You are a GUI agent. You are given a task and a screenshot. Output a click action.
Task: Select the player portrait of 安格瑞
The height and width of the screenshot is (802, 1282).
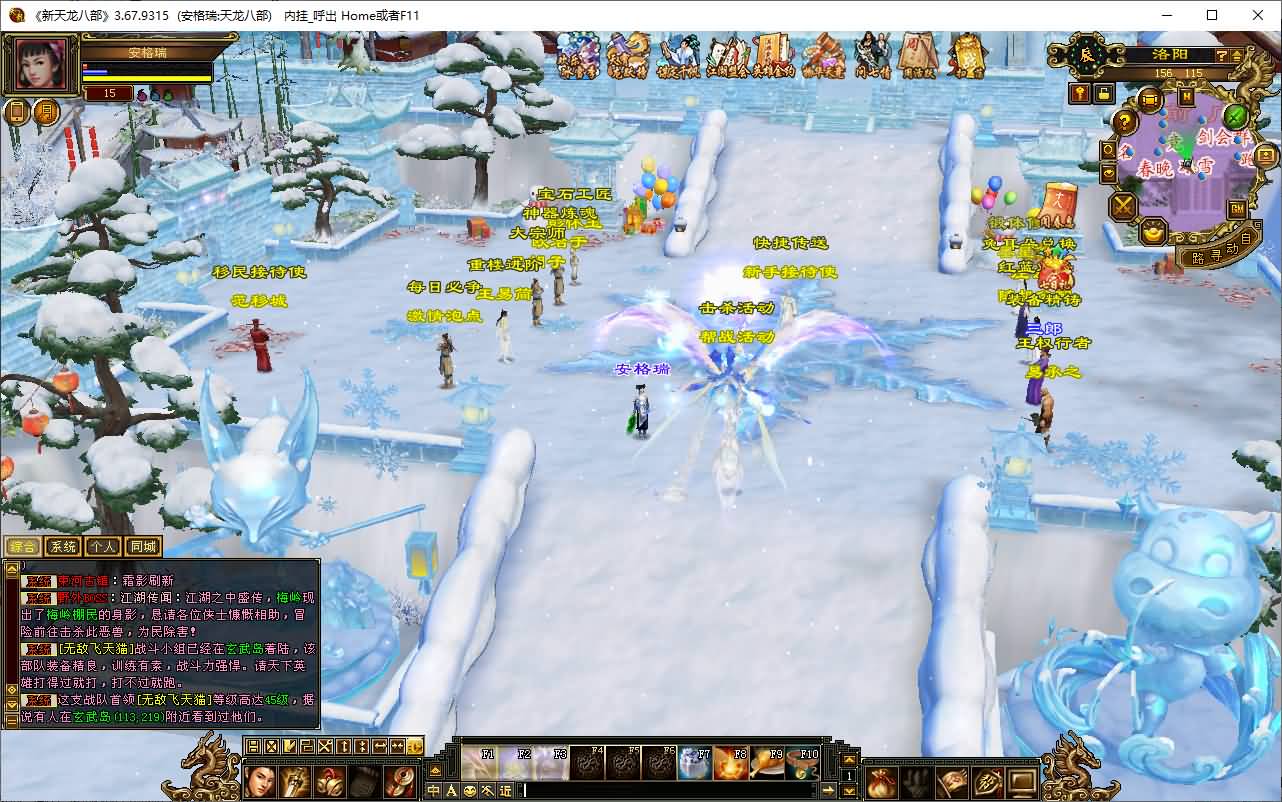coord(43,65)
